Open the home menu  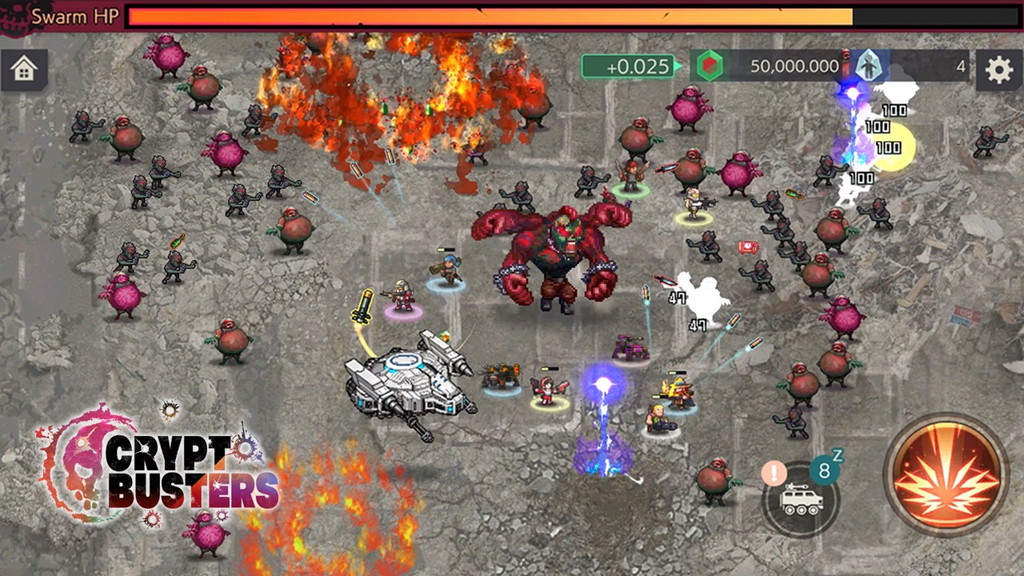point(24,69)
